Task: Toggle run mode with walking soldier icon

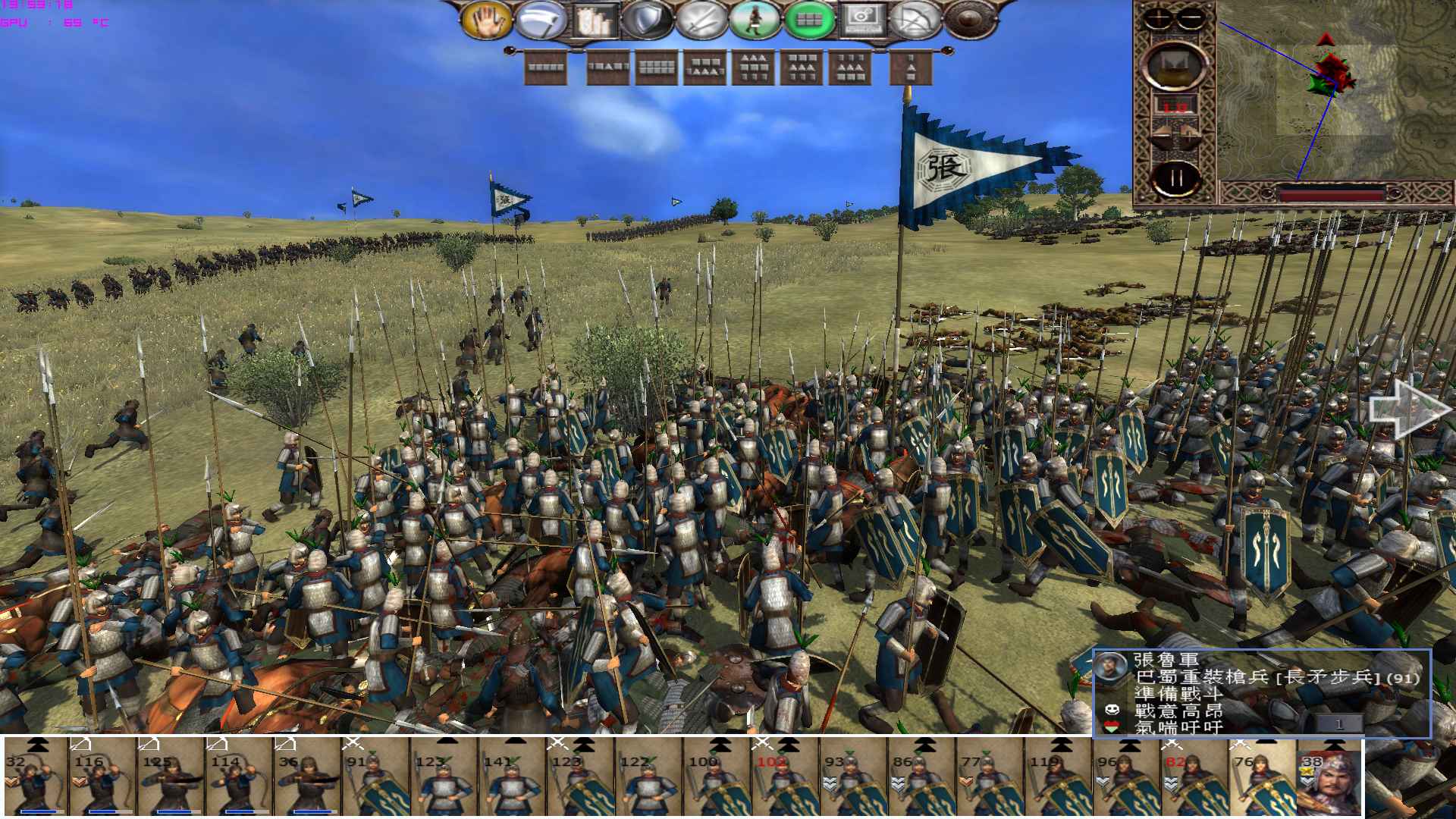Action: click(x=754, y=20)
